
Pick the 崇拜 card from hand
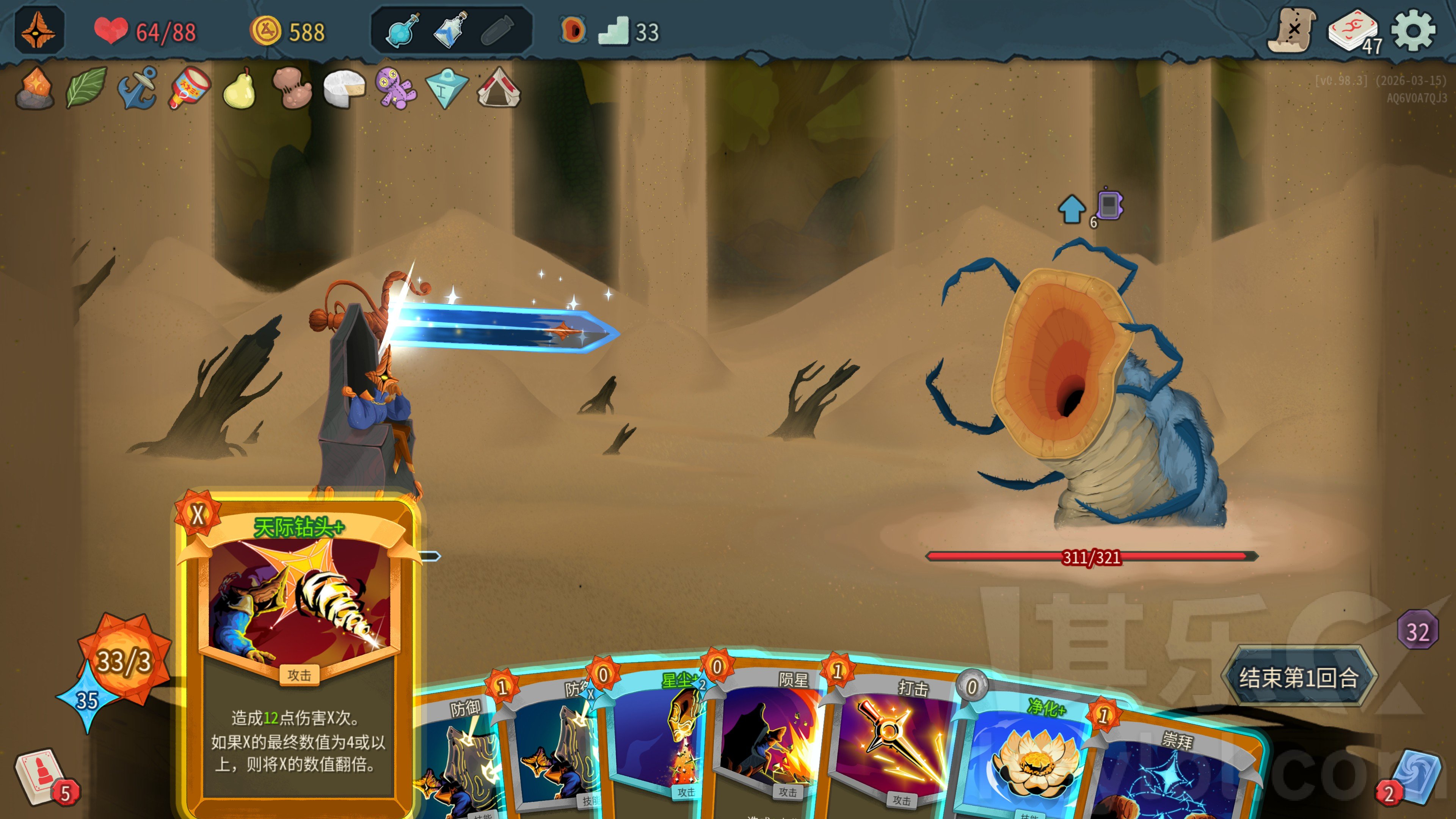pos(1170,774)
